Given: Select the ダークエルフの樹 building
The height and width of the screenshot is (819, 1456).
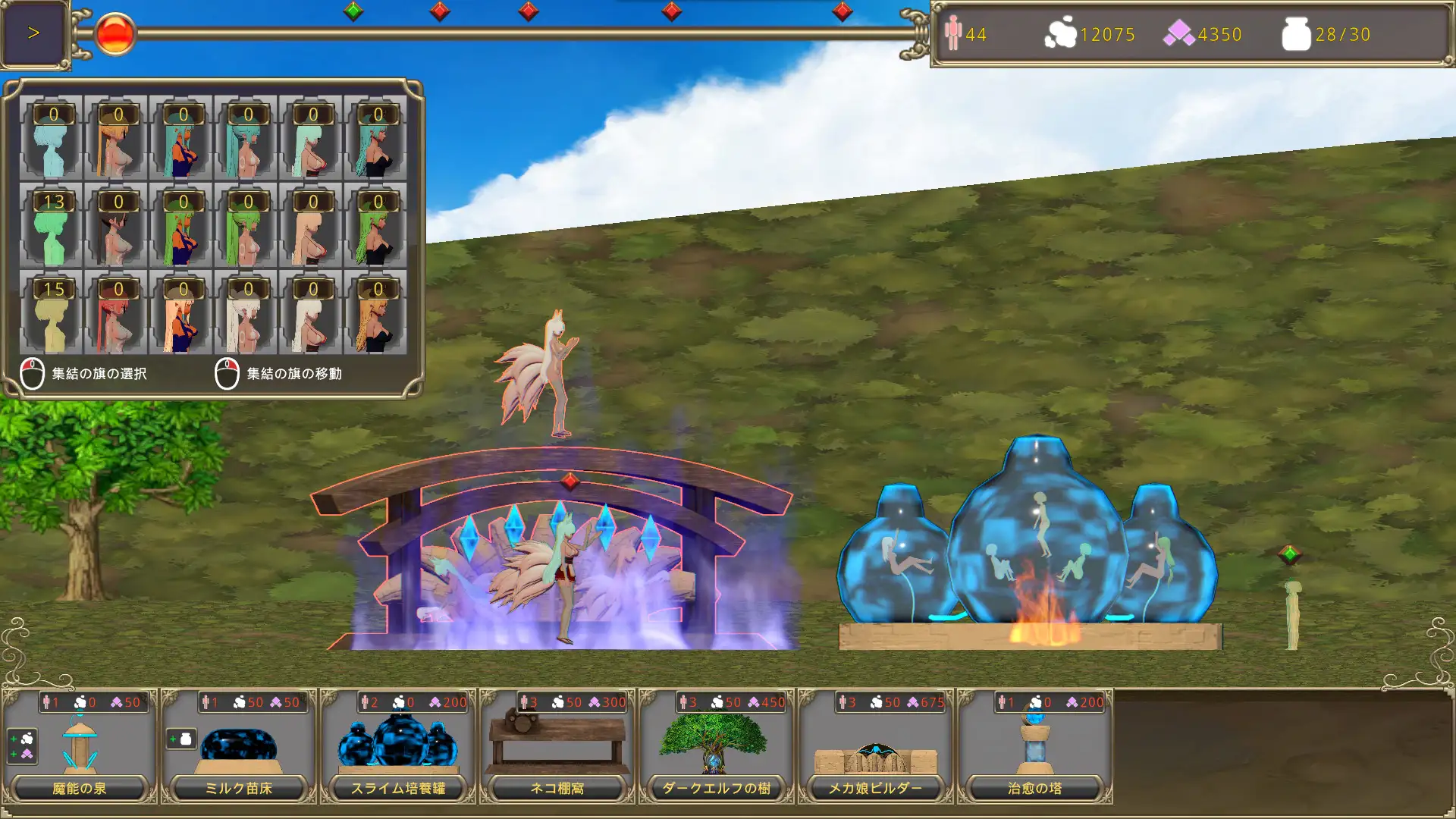Looking at the screenshot, I should [717, 747].
